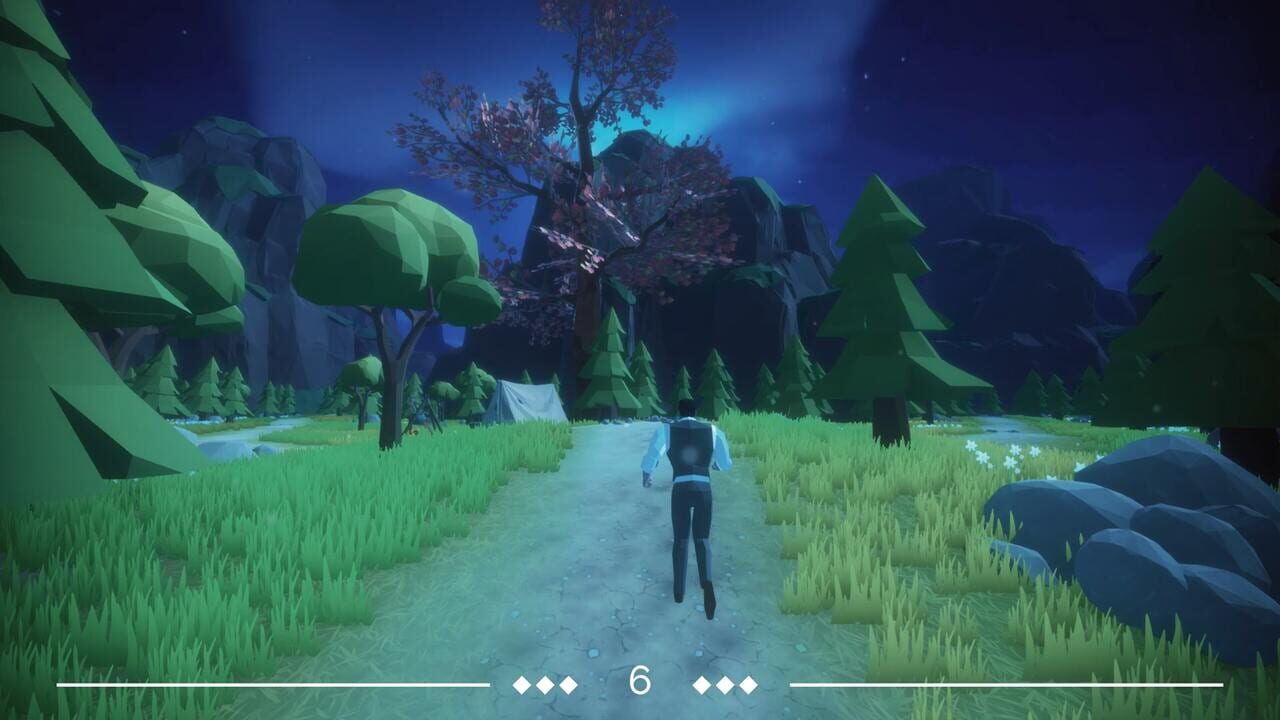Click the number 6 counter
The width and height of the screenshot is (1280, 720).
click(x=640, y=681)
